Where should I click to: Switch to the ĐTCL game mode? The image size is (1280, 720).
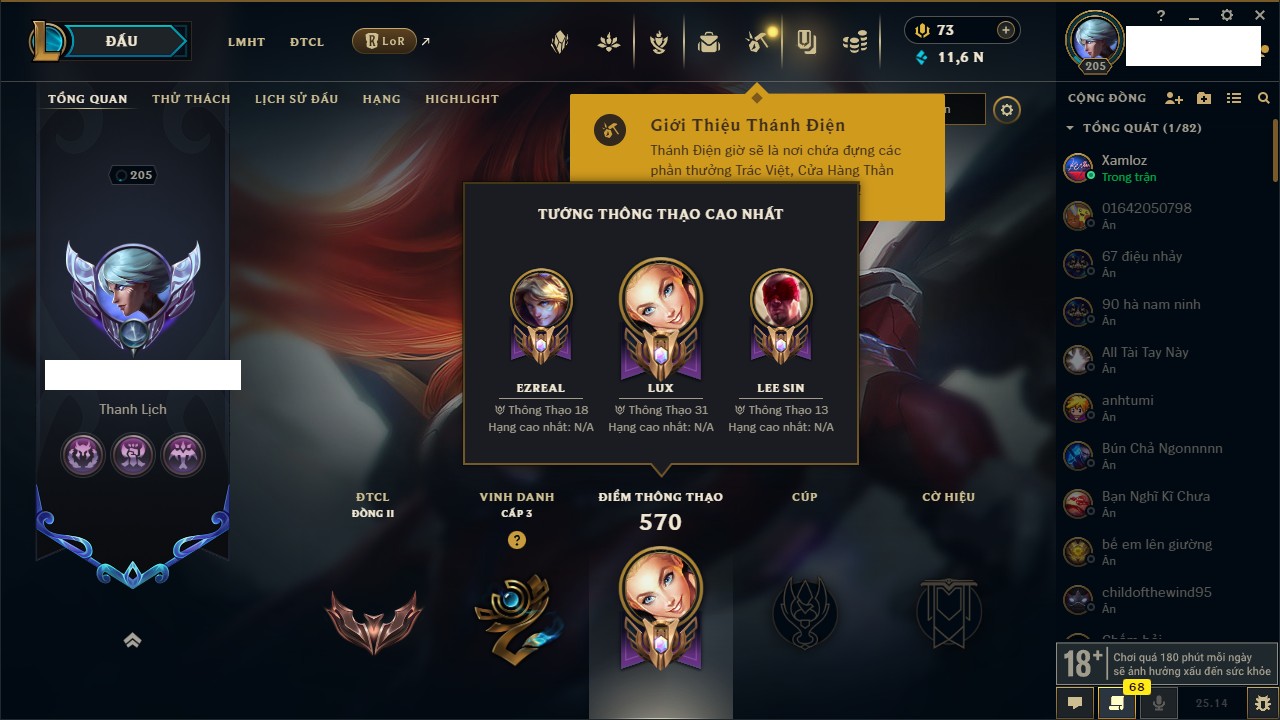[307, 42]
